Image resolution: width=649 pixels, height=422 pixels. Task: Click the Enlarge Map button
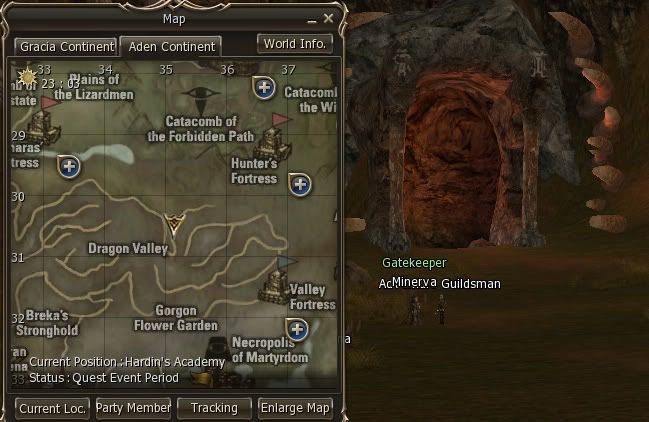(295, 408)
